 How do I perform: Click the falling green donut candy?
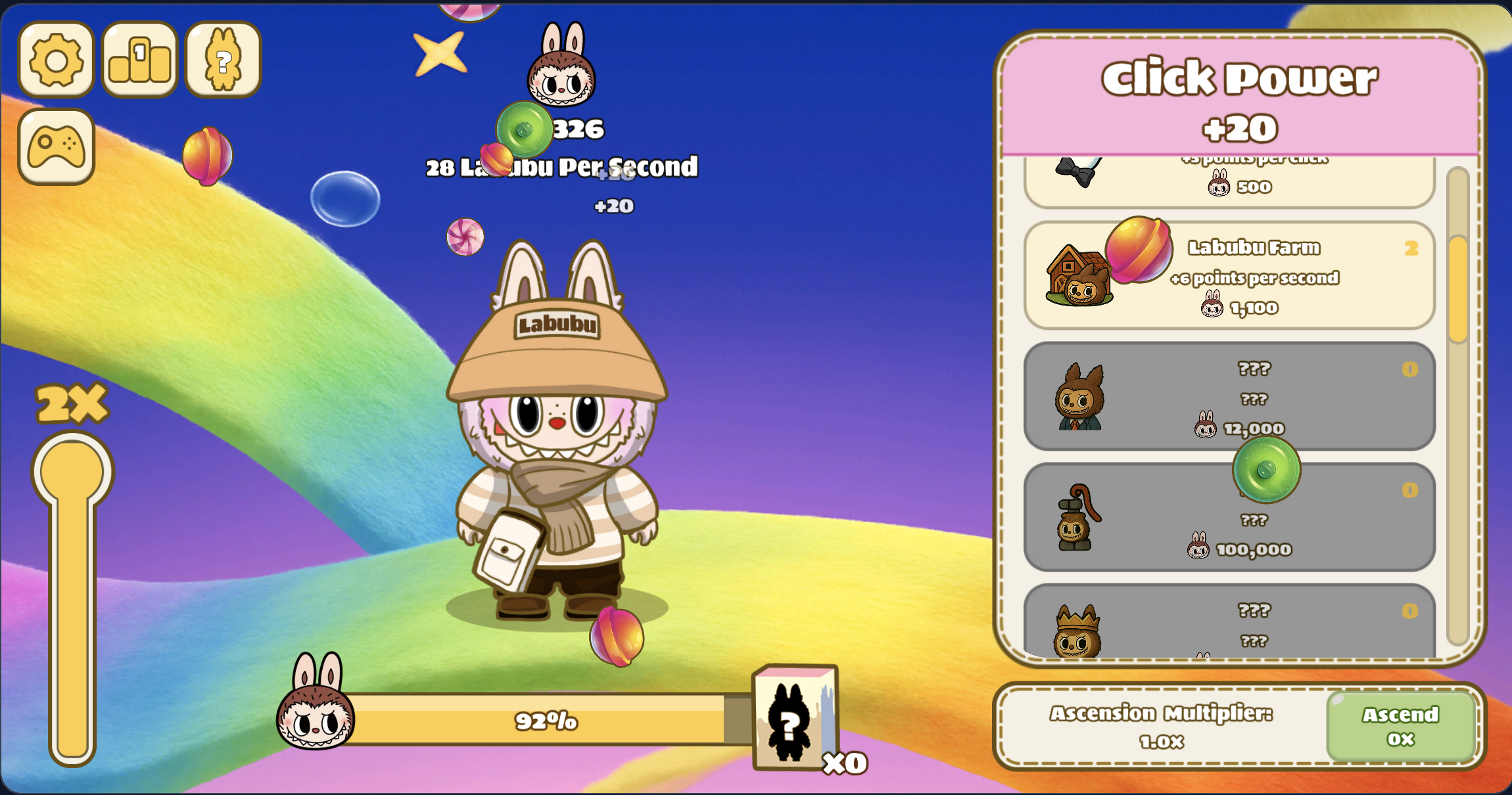(526, 128)
